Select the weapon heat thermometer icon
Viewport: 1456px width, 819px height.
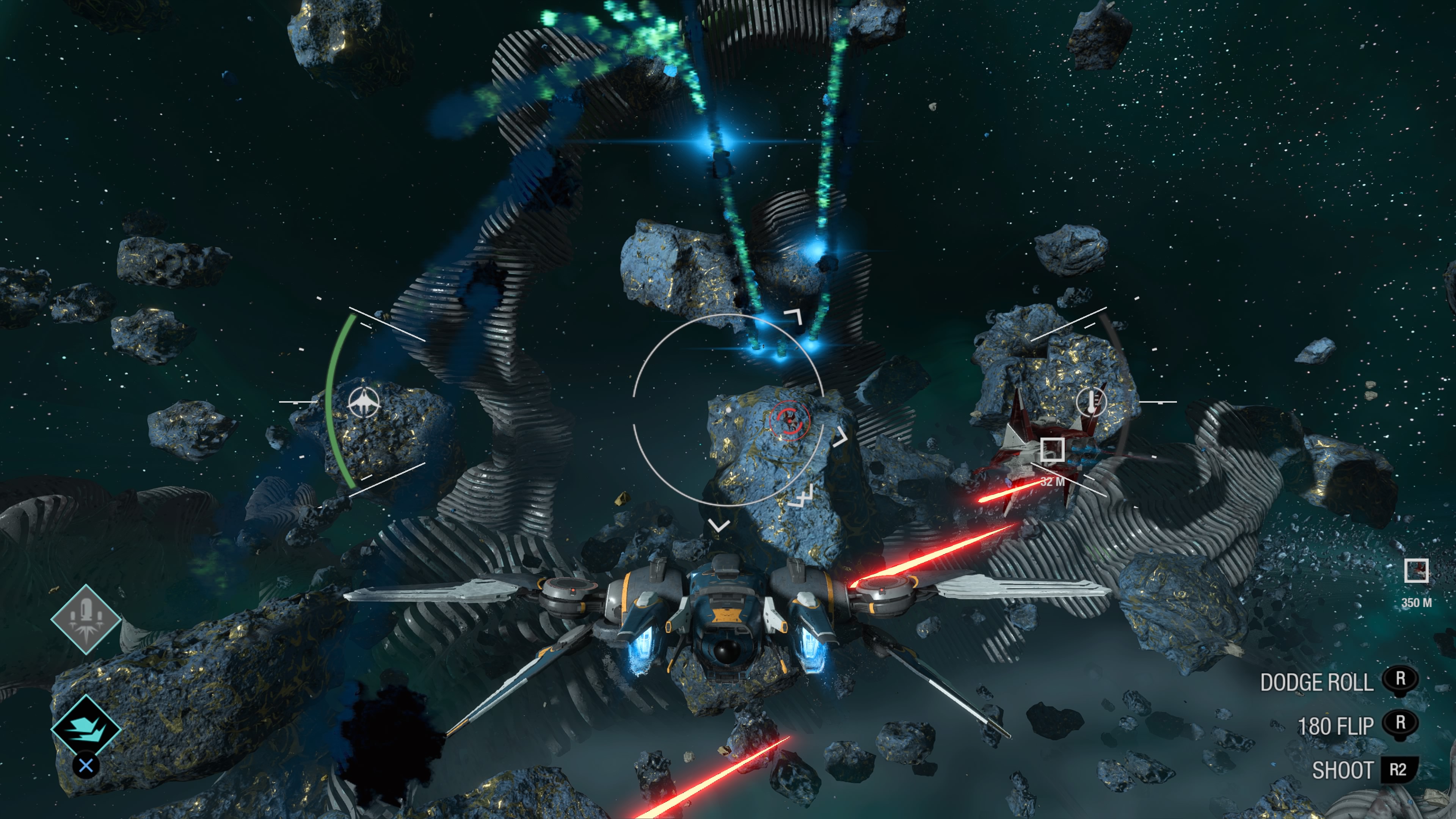1092,402
